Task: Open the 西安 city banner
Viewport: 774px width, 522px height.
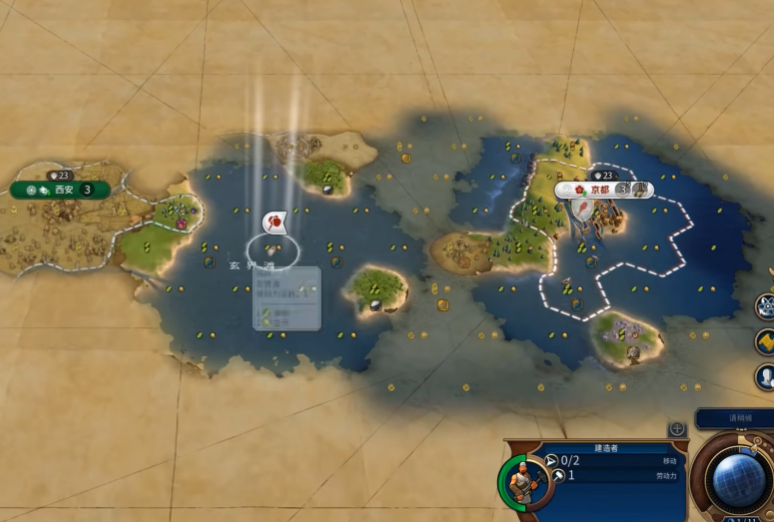Action: click(x=60, y=189)
